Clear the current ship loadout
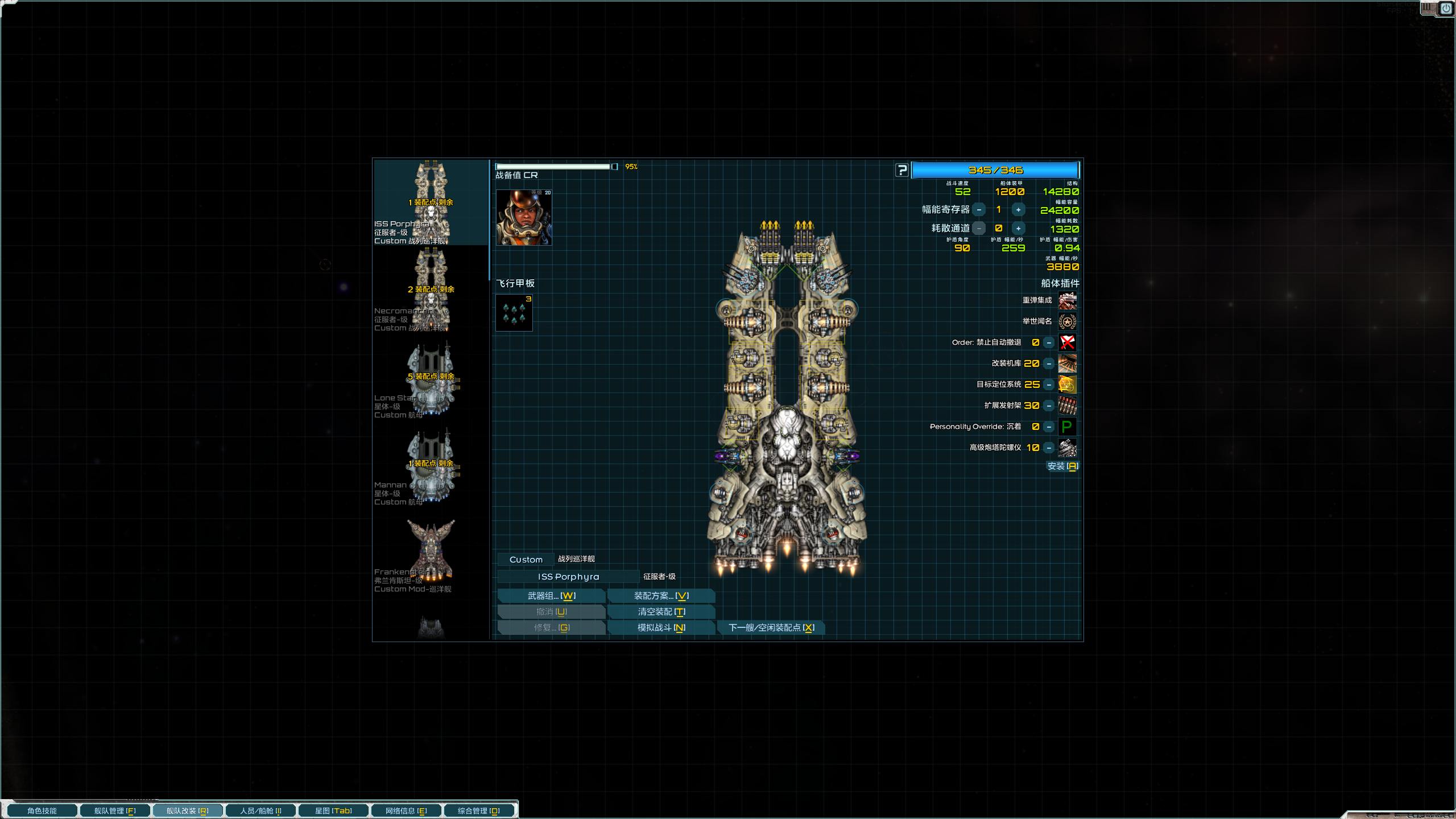 point(661,611)
